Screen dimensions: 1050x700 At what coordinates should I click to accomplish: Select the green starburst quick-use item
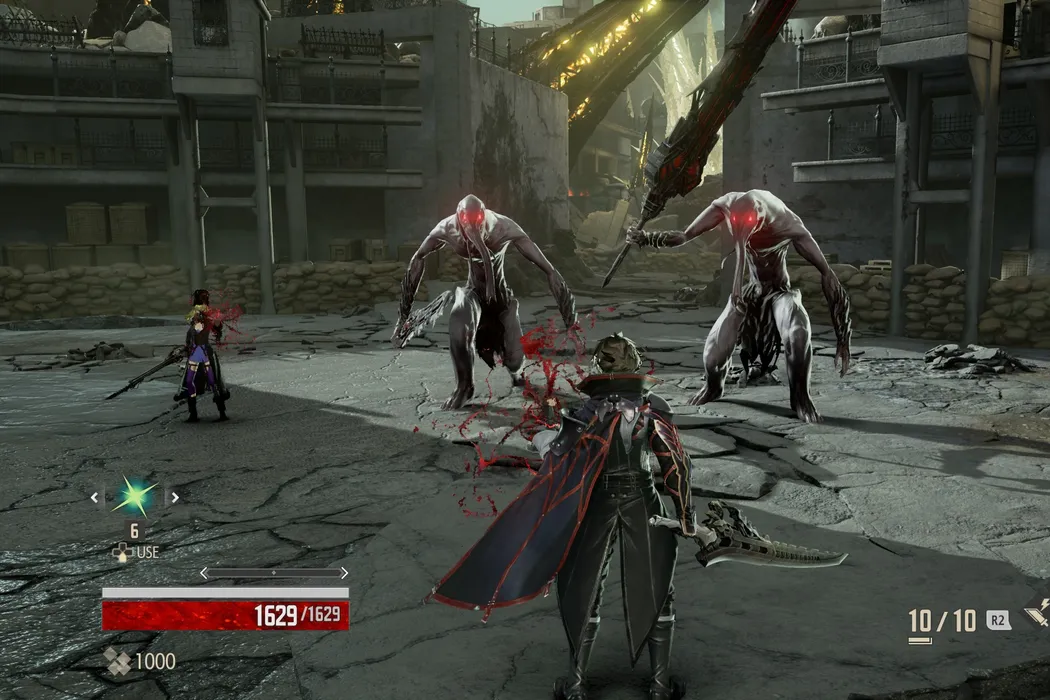tap(134, 496)
